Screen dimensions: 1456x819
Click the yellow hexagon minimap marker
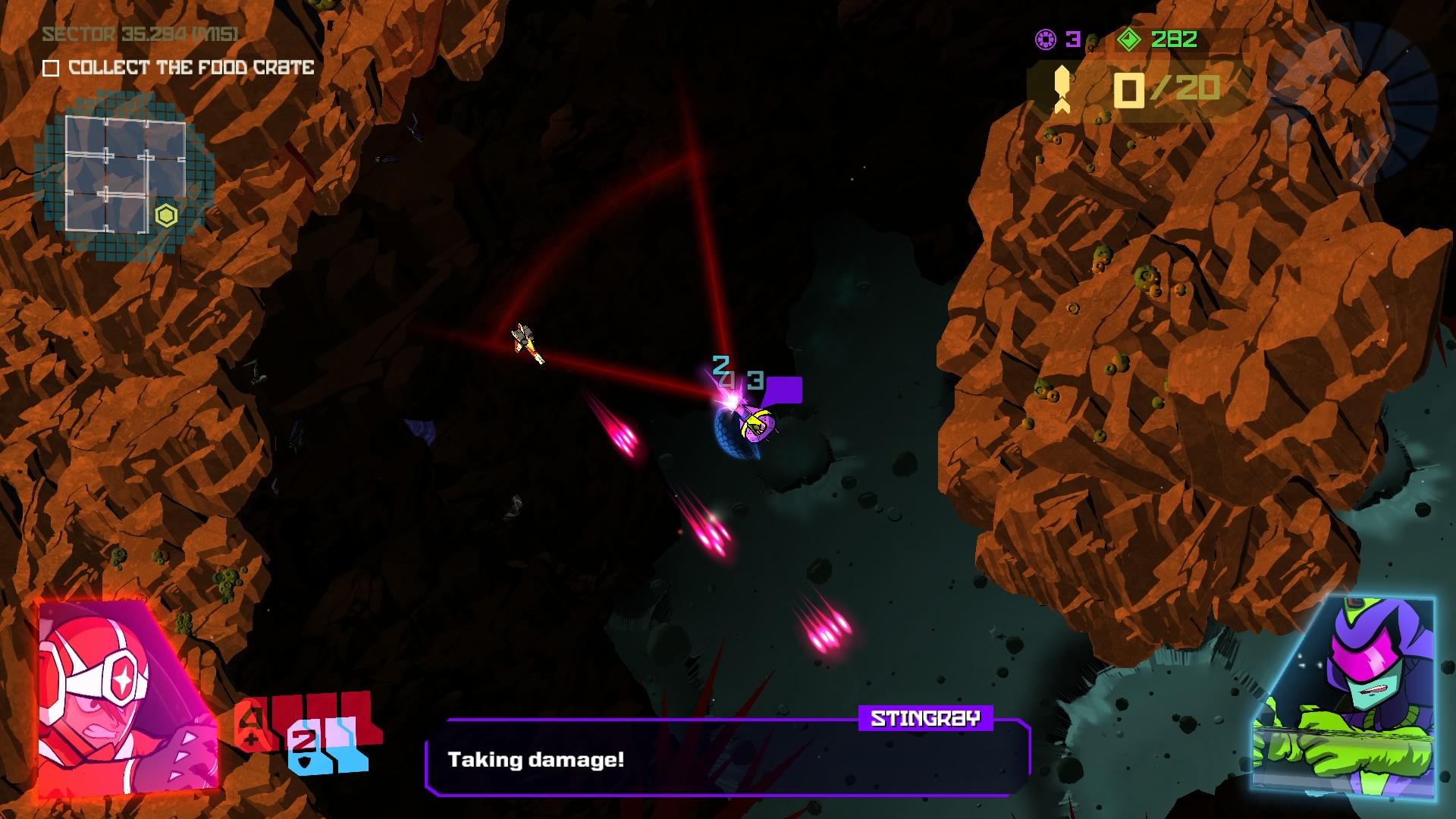pyautogui.click(x=166, y=216)
